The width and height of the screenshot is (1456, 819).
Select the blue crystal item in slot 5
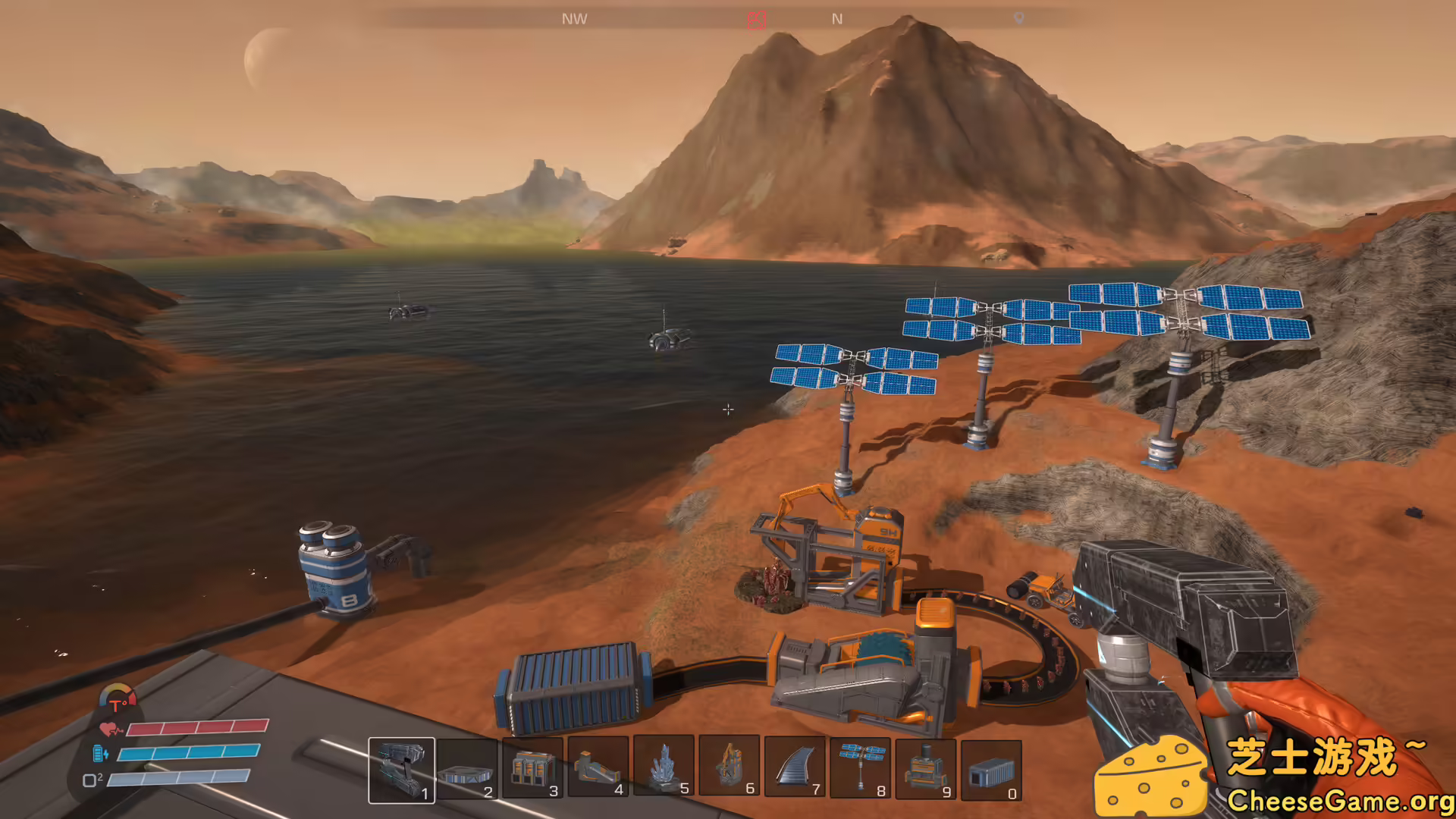pos(664,767)
